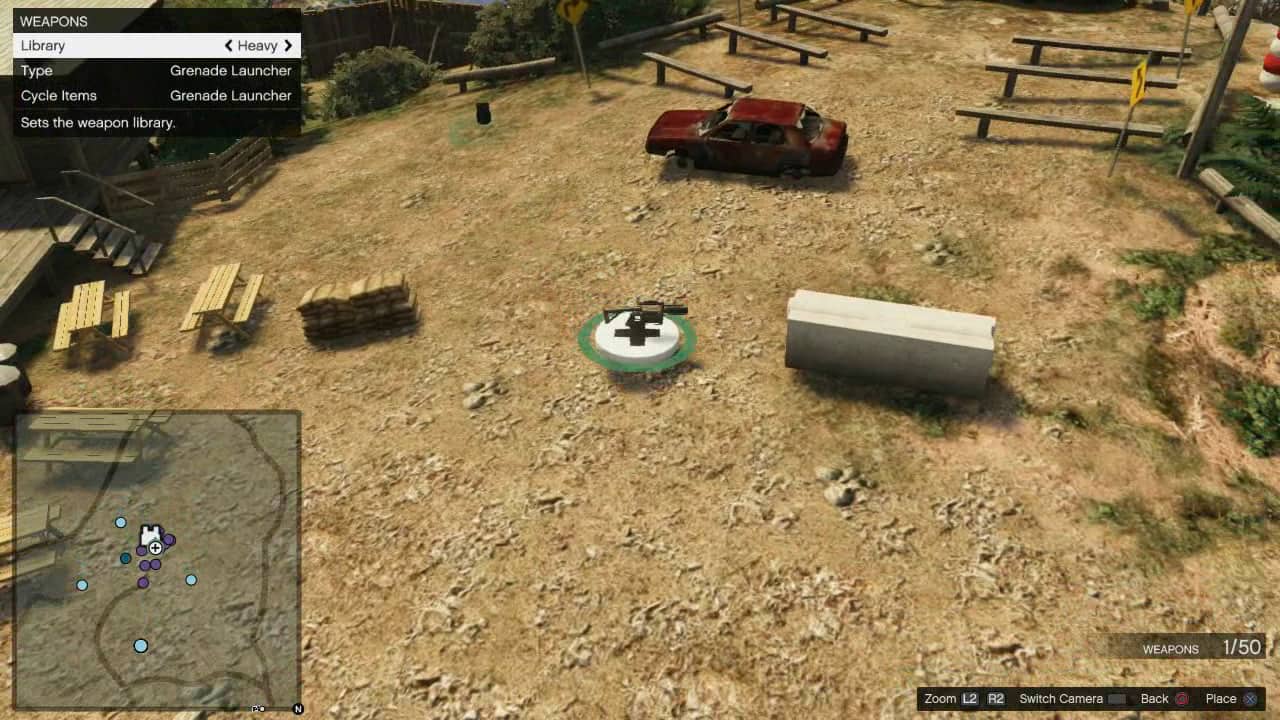This screenshot has width=1280, height=720.
Task: Click the player crosshair cursor on minimap
Action: tap(155, 548)
